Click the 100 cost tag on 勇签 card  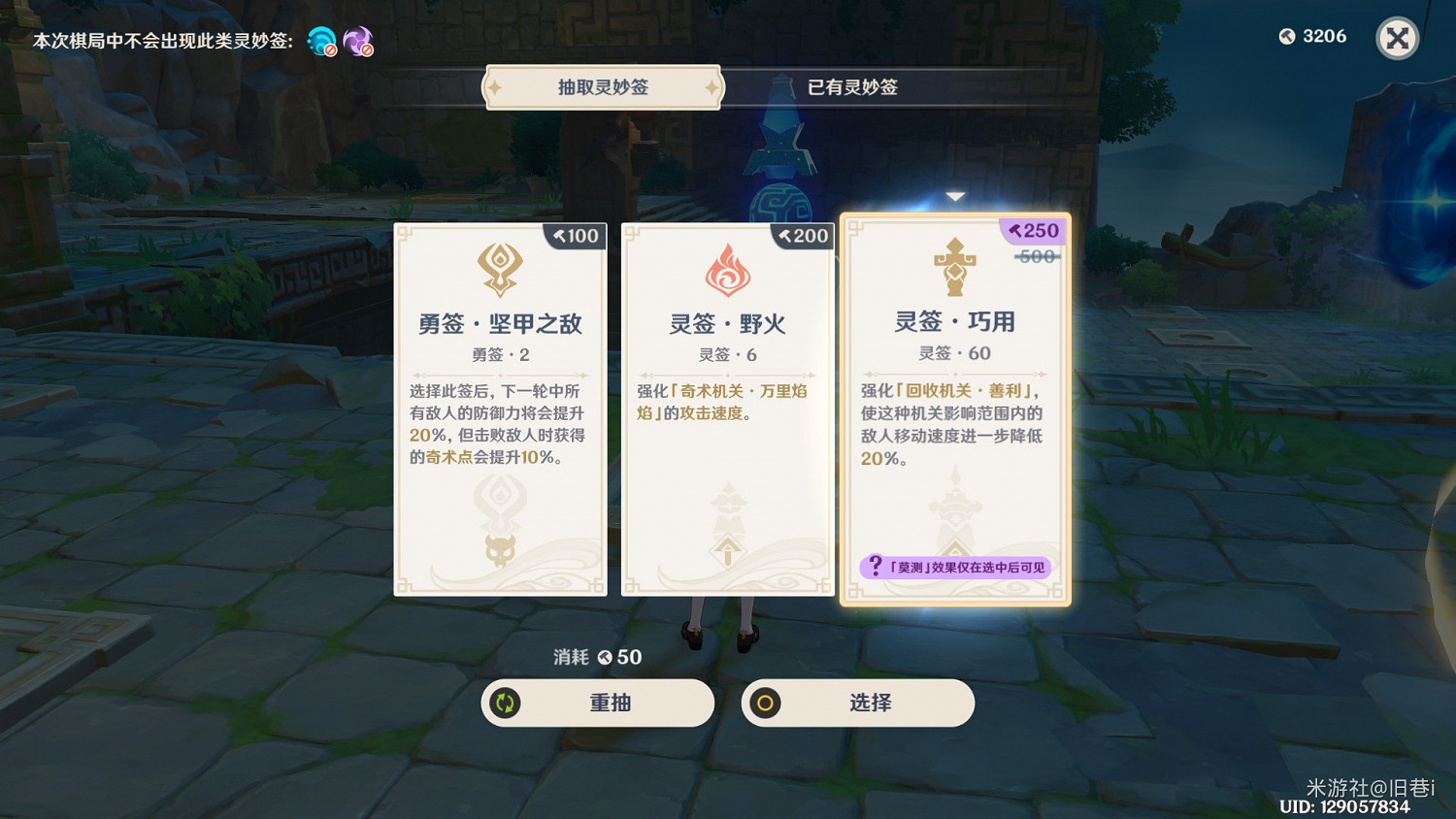pos(575,236)
